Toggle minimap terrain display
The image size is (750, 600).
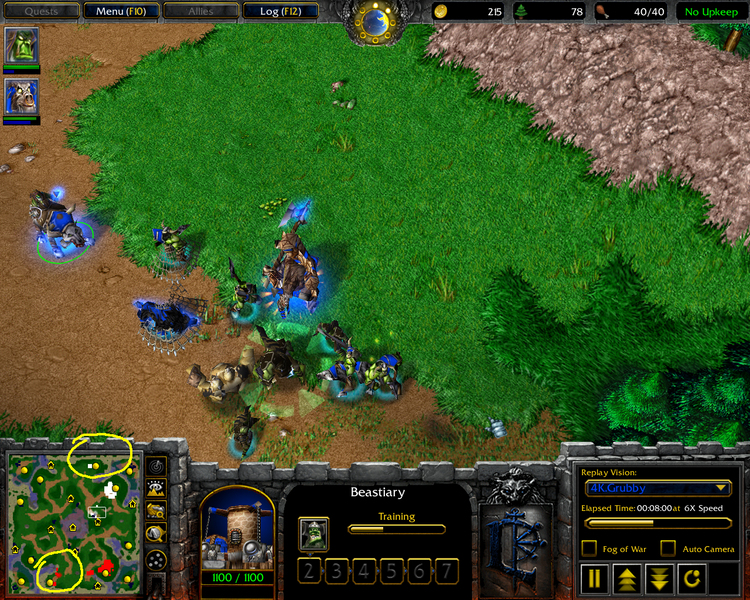pos(156,488)
